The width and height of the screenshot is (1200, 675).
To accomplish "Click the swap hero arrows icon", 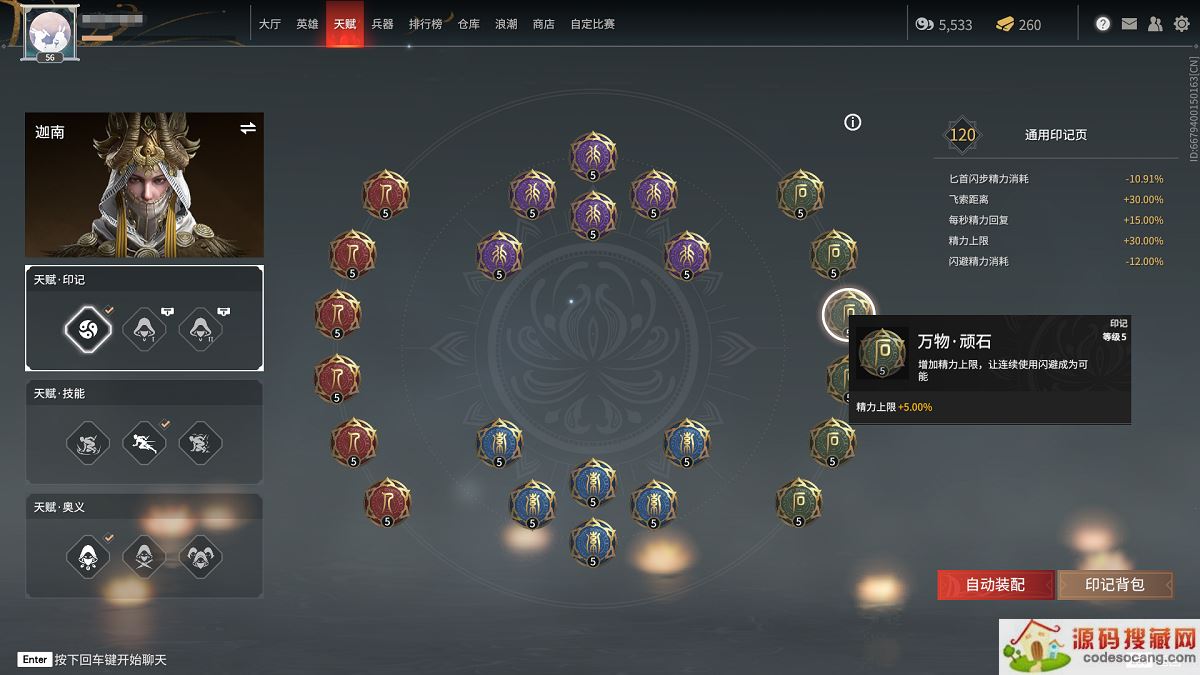I will [x=247, y=128].
